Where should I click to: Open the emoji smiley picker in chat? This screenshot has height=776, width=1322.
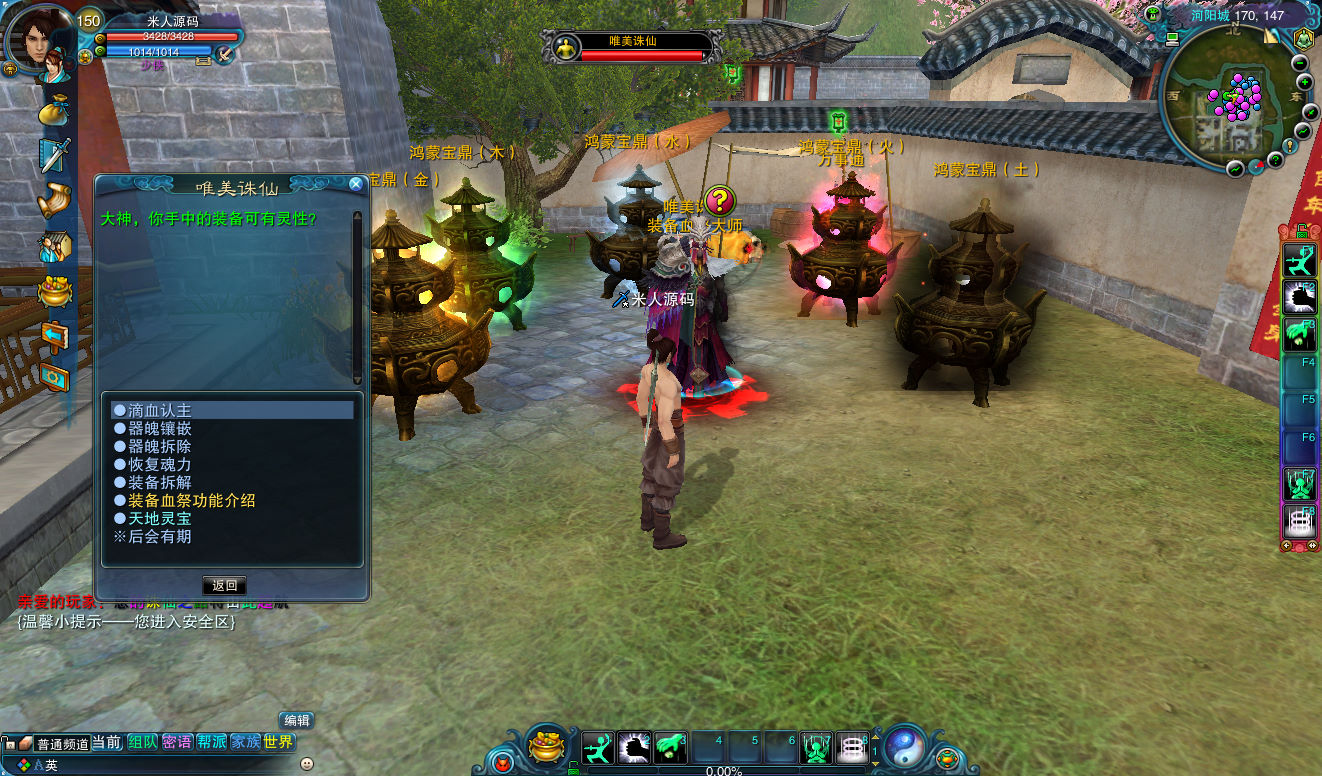click(x=307, y=764)
